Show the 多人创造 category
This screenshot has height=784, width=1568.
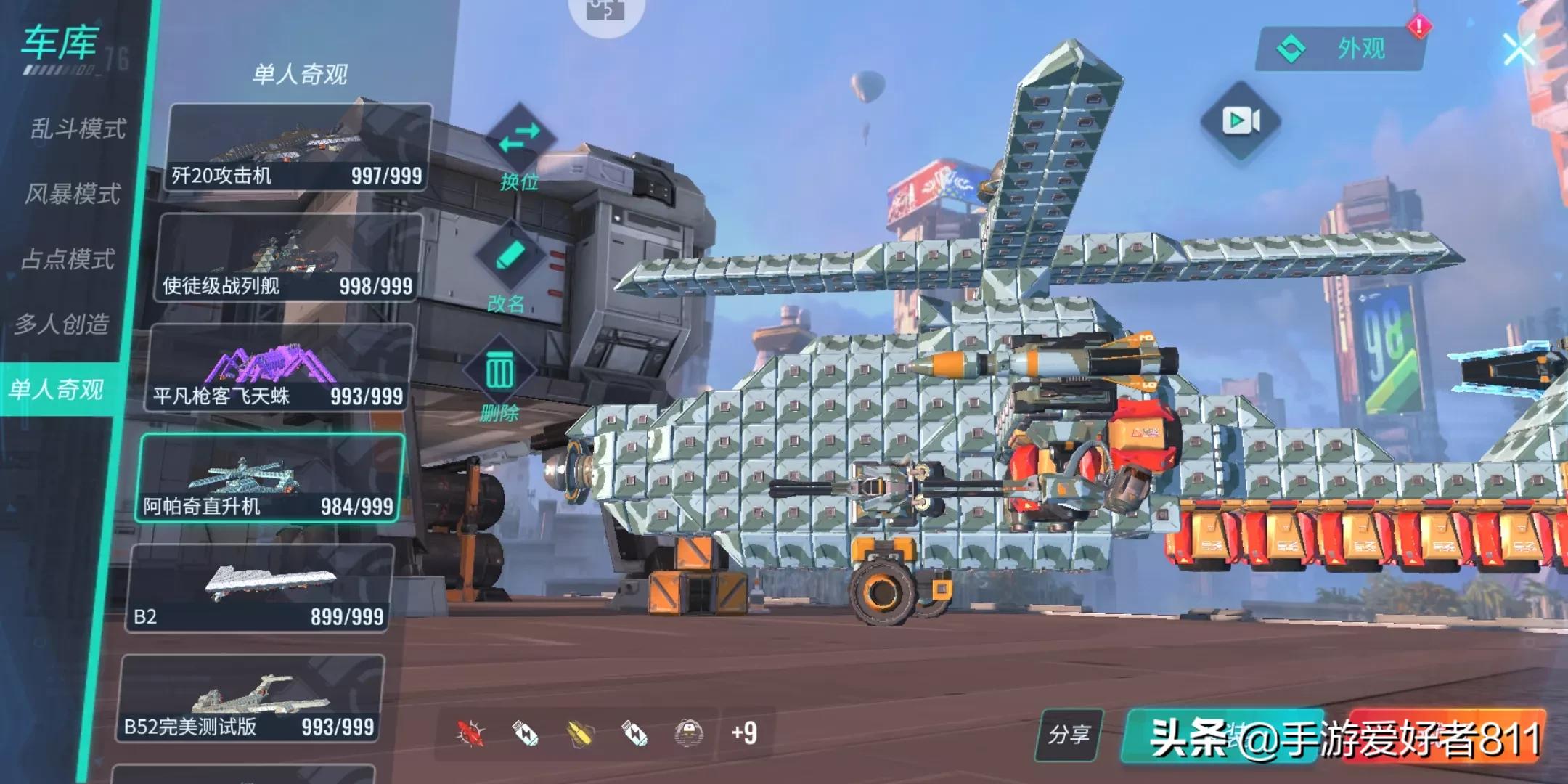[62, 324]
